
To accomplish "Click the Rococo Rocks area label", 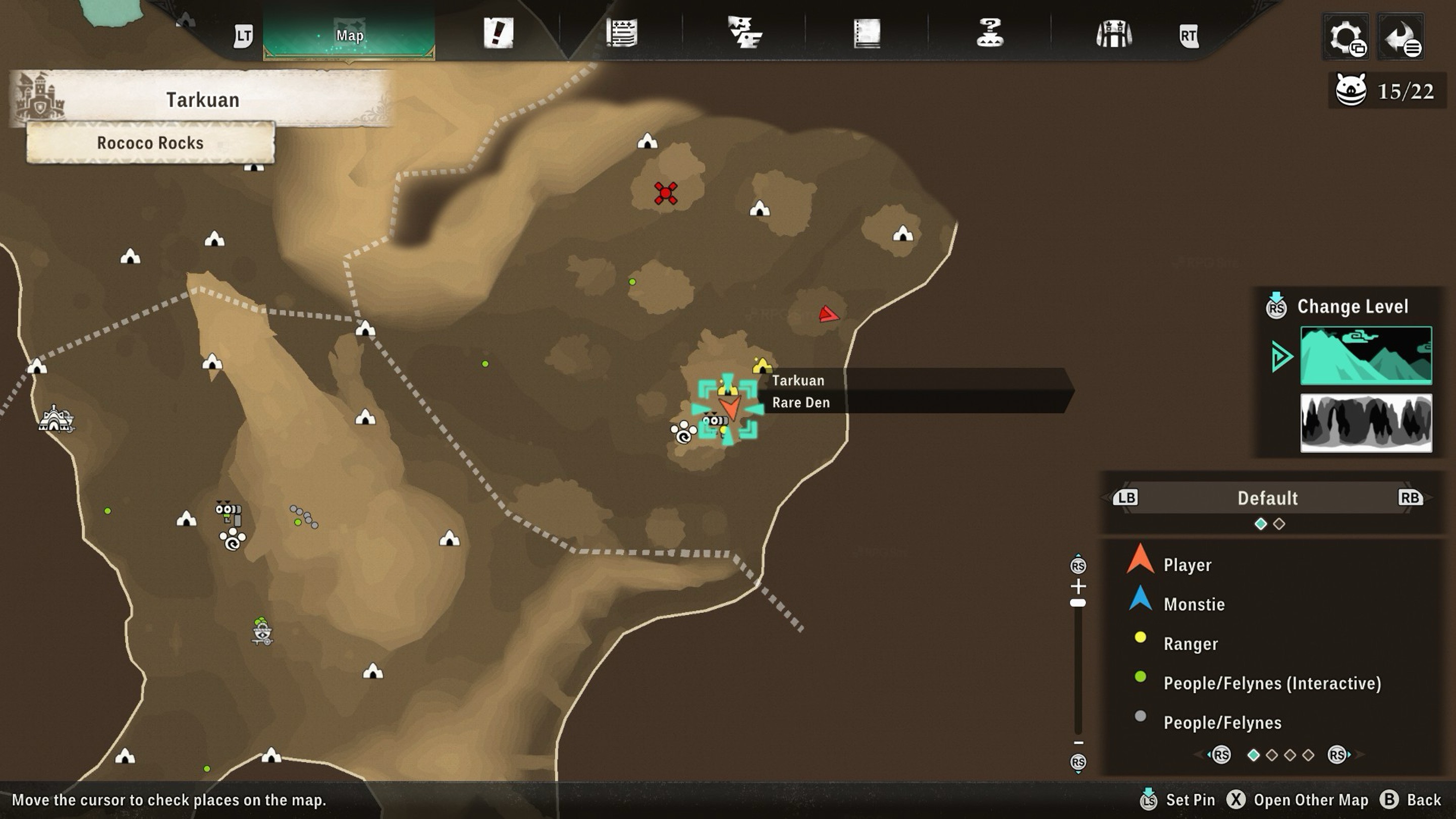I will pos(150,143).
